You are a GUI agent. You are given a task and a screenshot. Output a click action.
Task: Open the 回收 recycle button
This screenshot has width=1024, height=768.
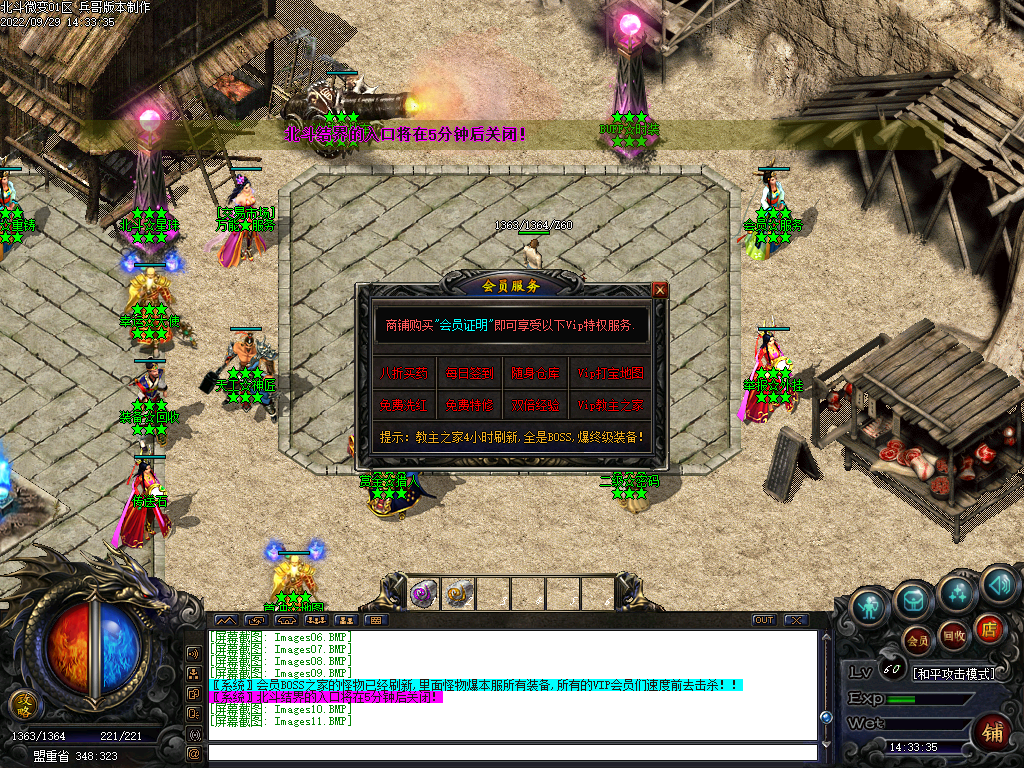(x=953, y=634)
